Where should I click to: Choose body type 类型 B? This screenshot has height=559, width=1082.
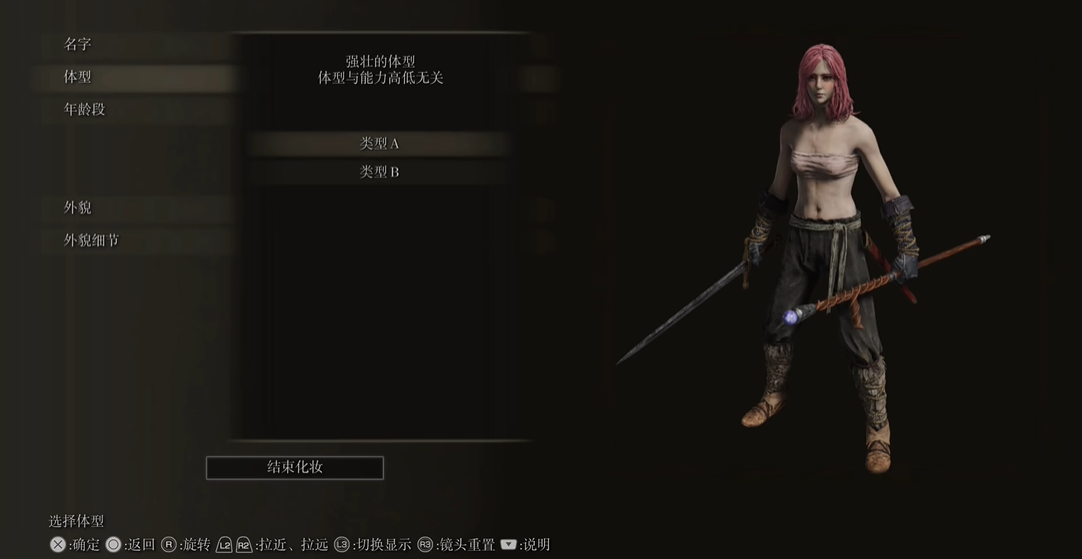[x=379, y=172]
